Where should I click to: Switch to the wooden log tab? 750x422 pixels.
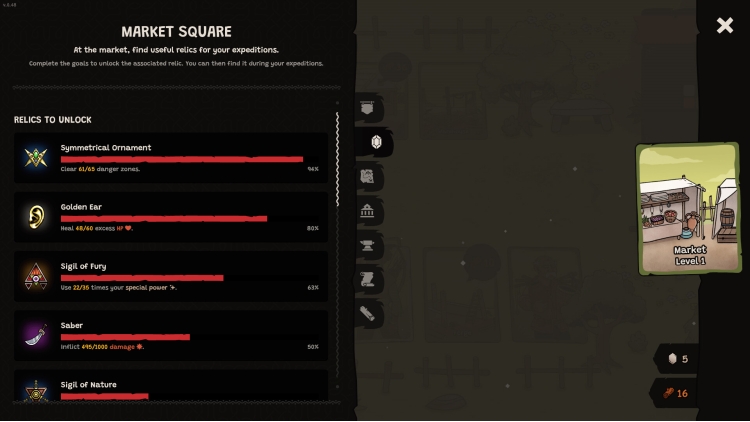(x=368, y=313)
